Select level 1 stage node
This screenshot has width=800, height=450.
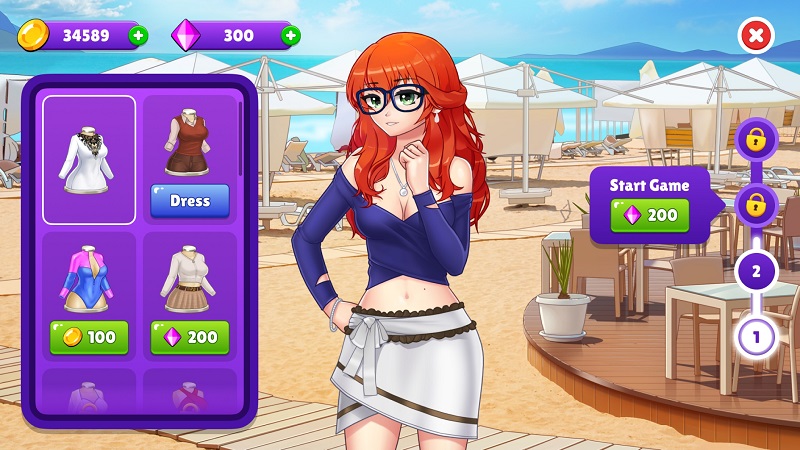pyautogui.click(x=756, y=336)
